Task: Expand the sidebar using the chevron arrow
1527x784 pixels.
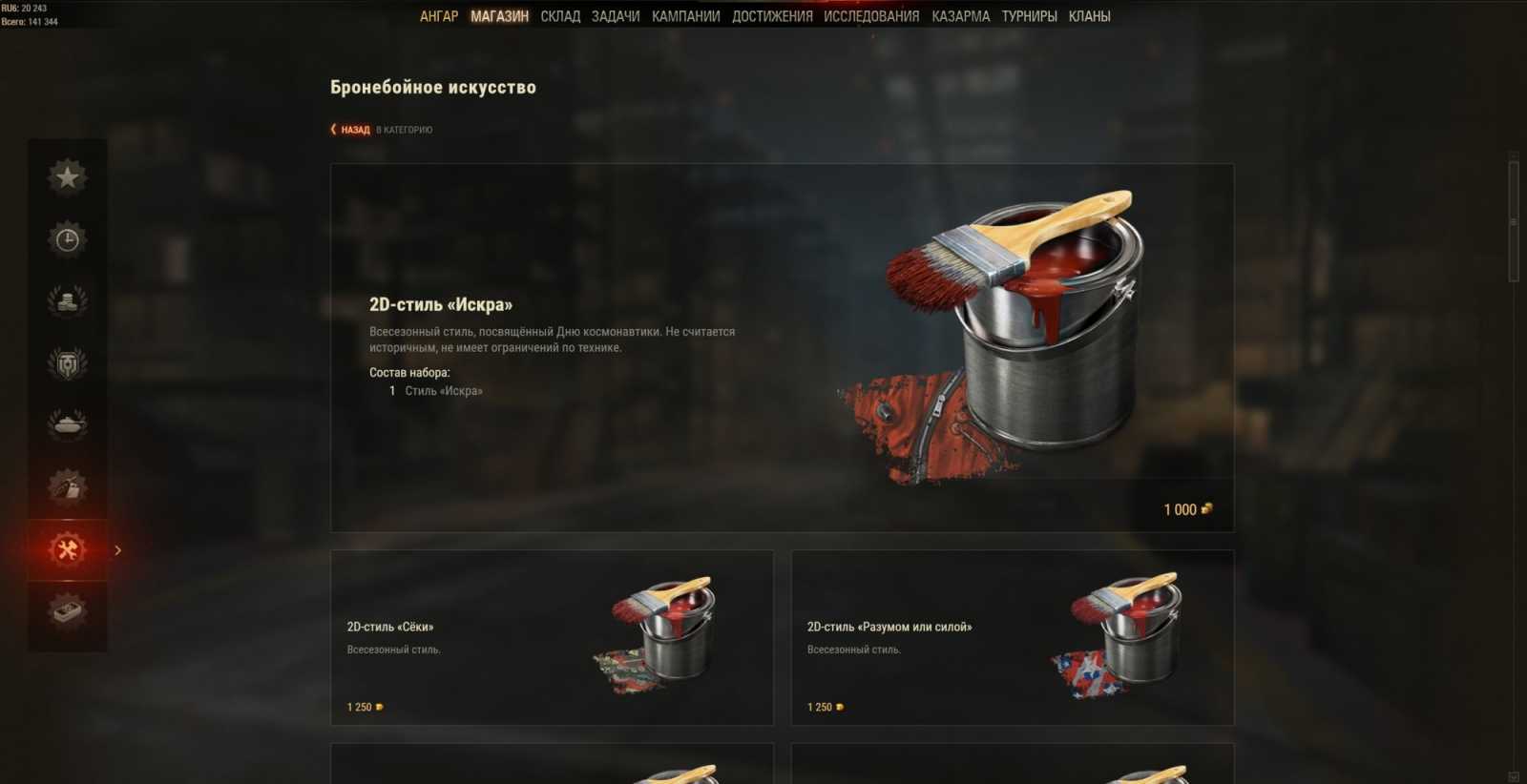Action: (x=118, y=550)
